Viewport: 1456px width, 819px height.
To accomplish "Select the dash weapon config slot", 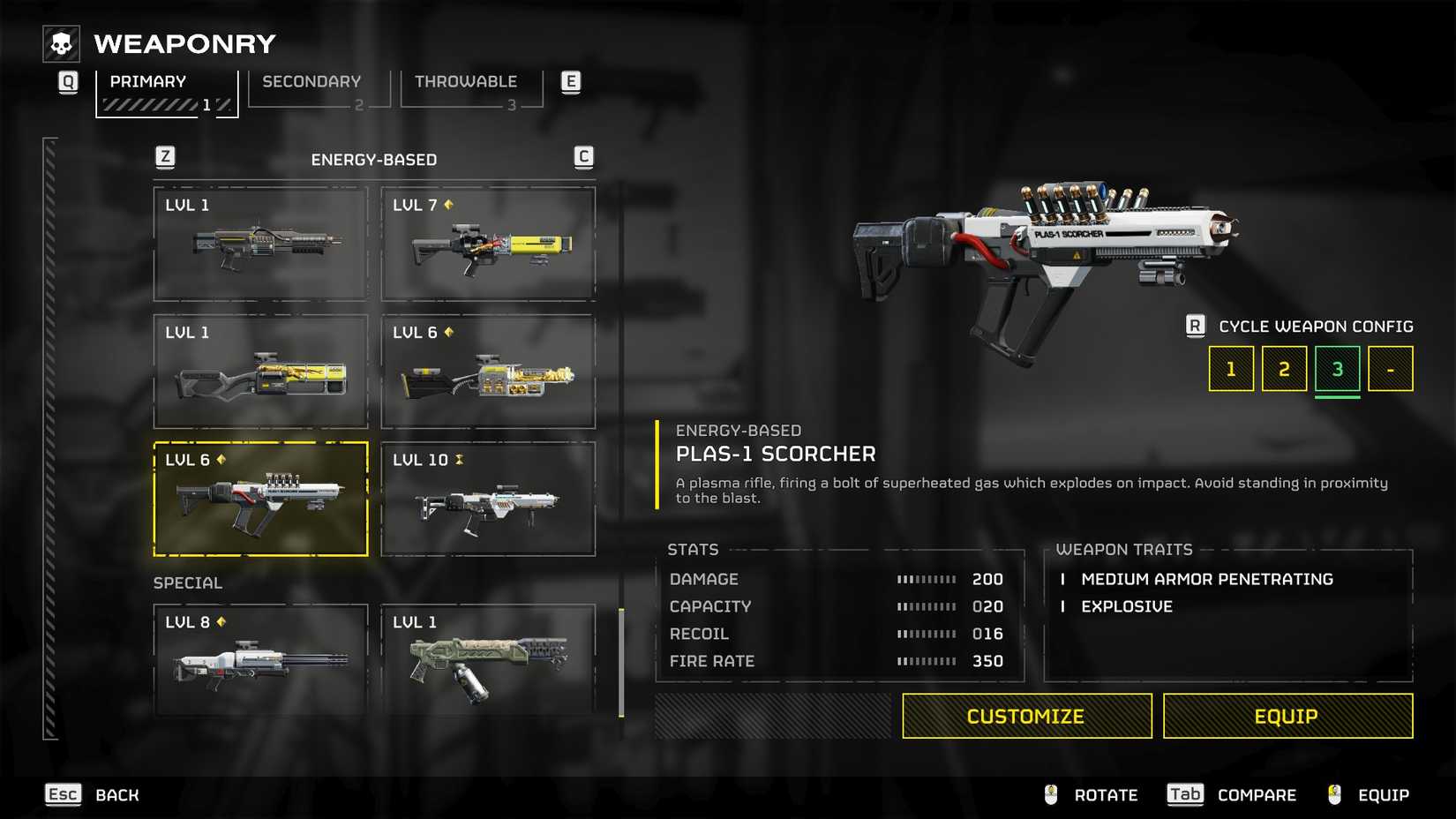I will coord(1390,369).
